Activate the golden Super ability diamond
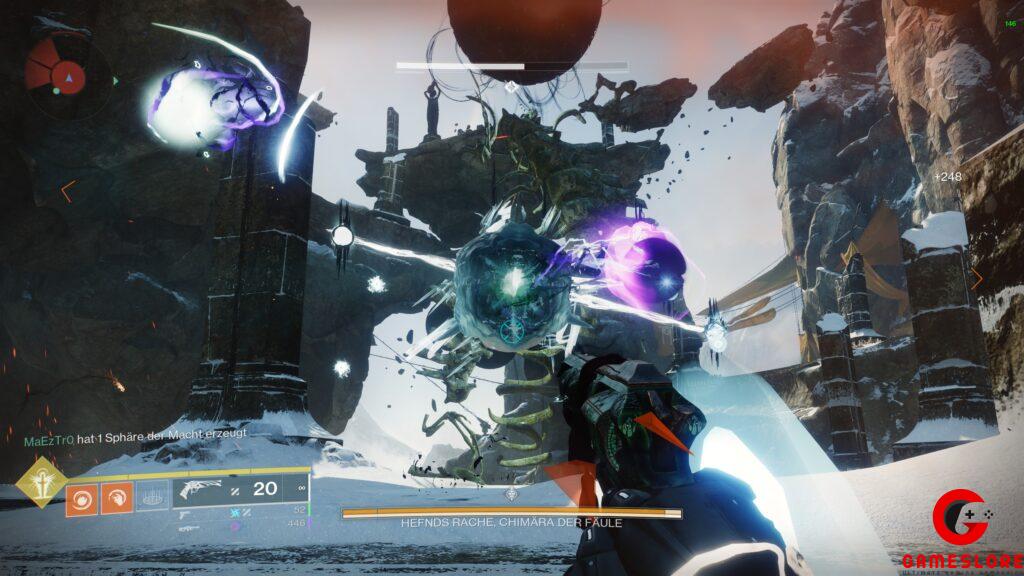The width and height of the screenshot is (1024, 576). [x=42, y=481]
